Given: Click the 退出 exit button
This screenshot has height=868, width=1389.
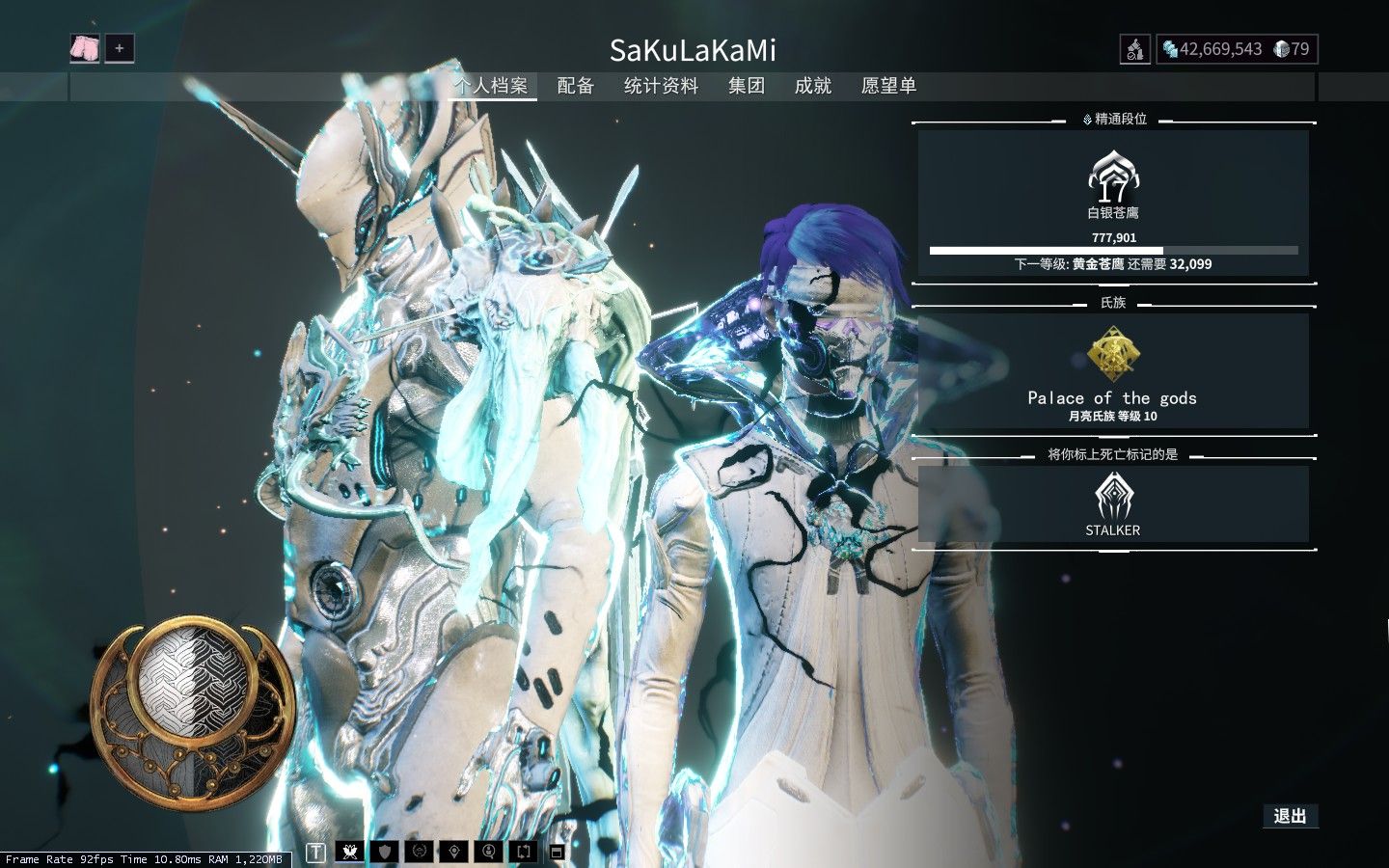Looking at the screenshot, I should pos(1290,816).
